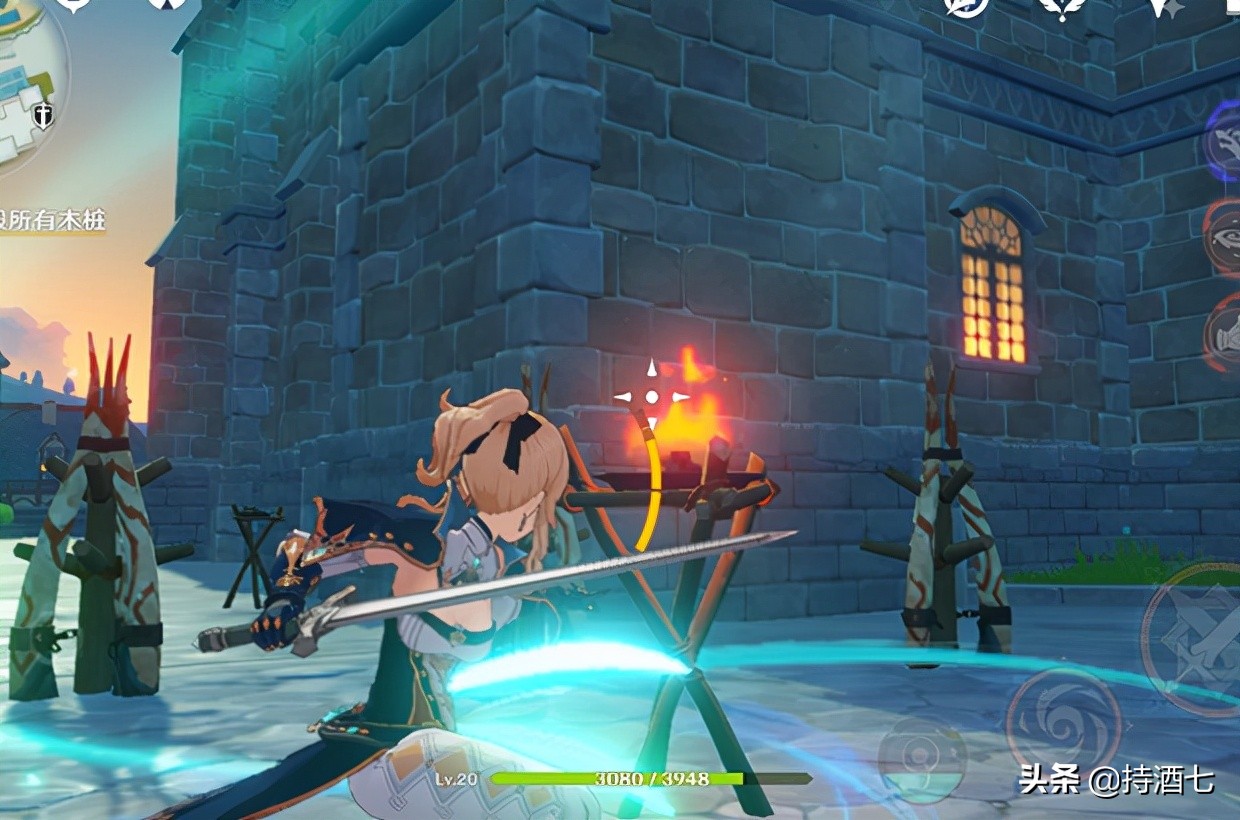
Task: Trigger the teal orb elemental burst button
Action: pyautogui.click(x=922, y=760)
